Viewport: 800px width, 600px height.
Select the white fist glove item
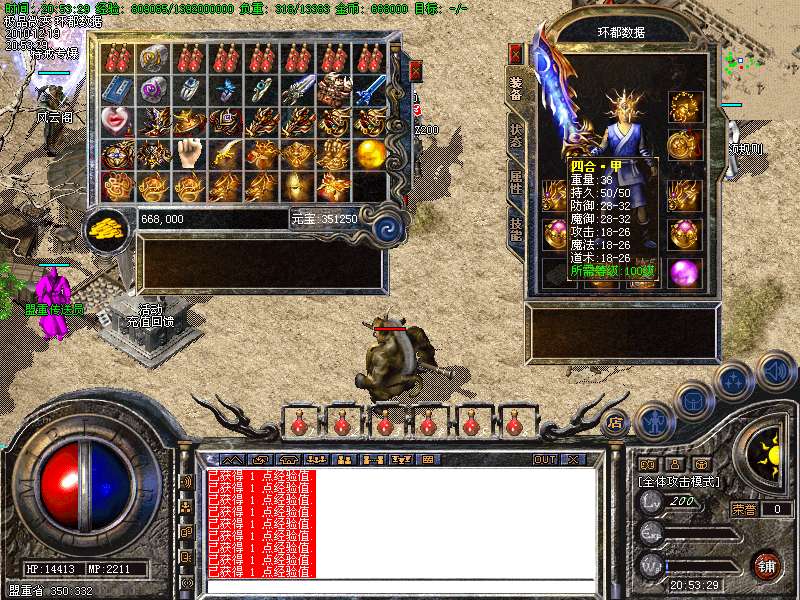190,154
